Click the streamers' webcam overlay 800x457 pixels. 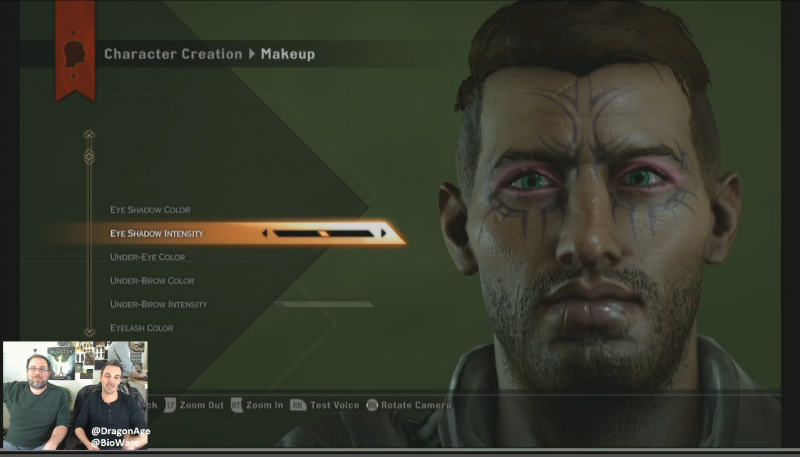point(75,394)
